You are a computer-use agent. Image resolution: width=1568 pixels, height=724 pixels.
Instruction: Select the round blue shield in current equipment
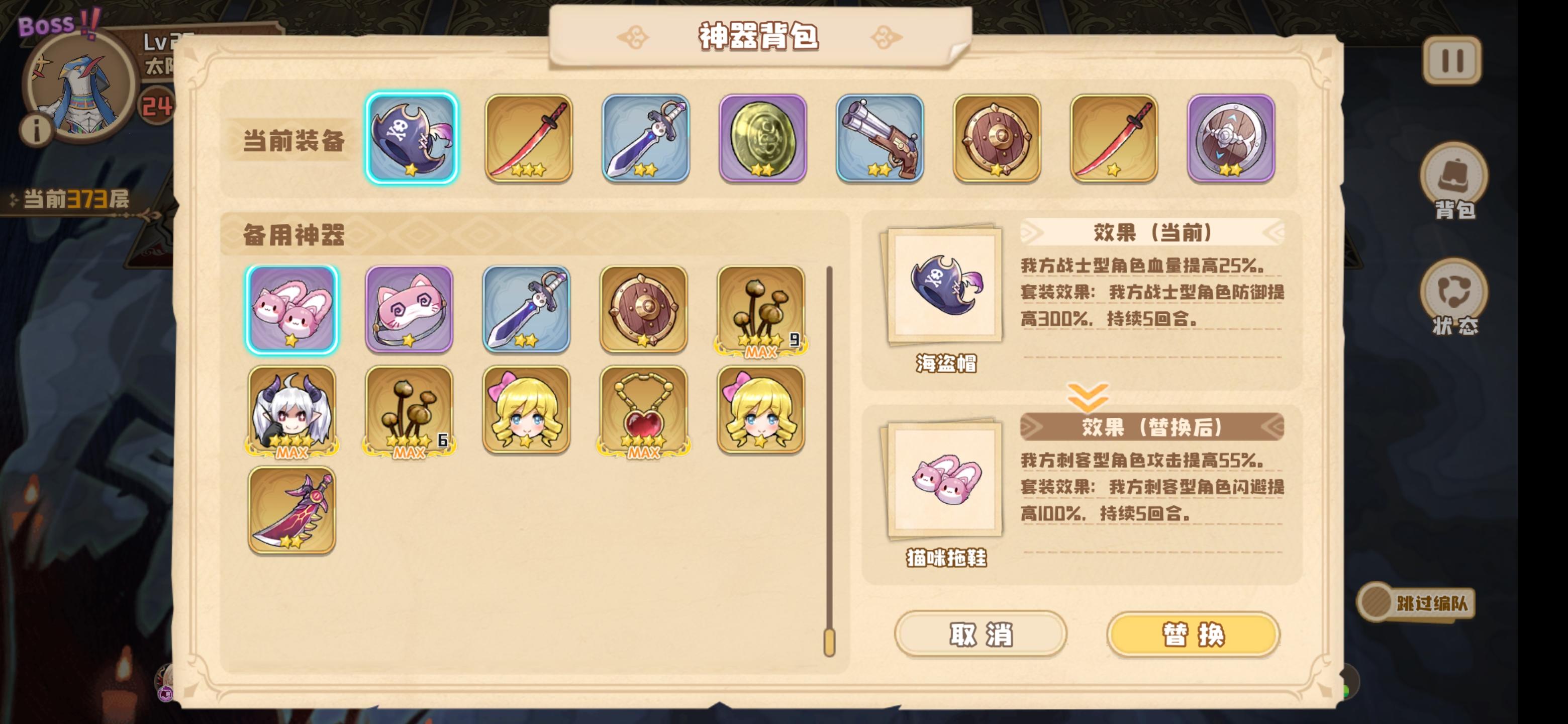pos(1231,138)
